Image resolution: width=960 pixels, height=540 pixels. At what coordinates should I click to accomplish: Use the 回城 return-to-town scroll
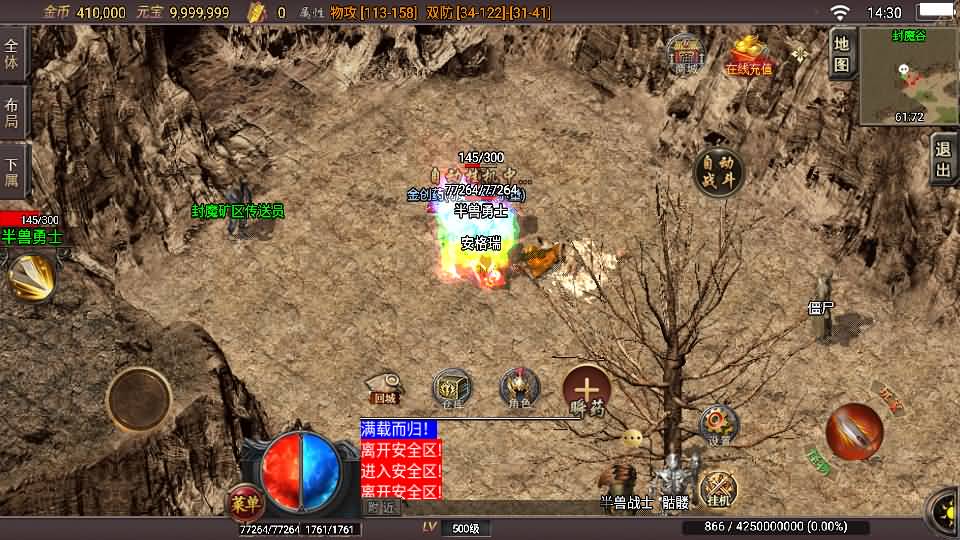point(384,389)
